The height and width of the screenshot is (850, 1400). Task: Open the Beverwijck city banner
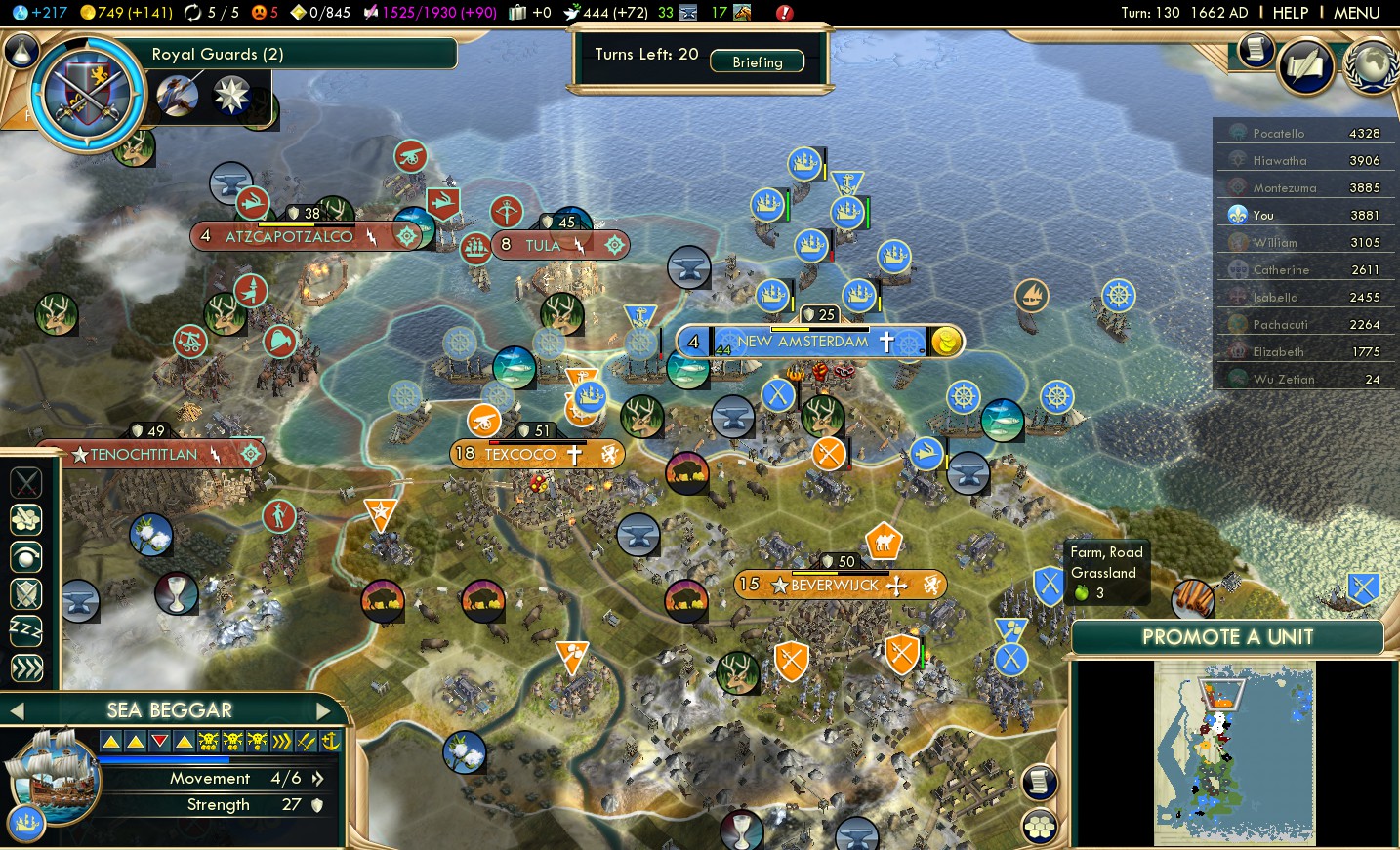(835, 585)
